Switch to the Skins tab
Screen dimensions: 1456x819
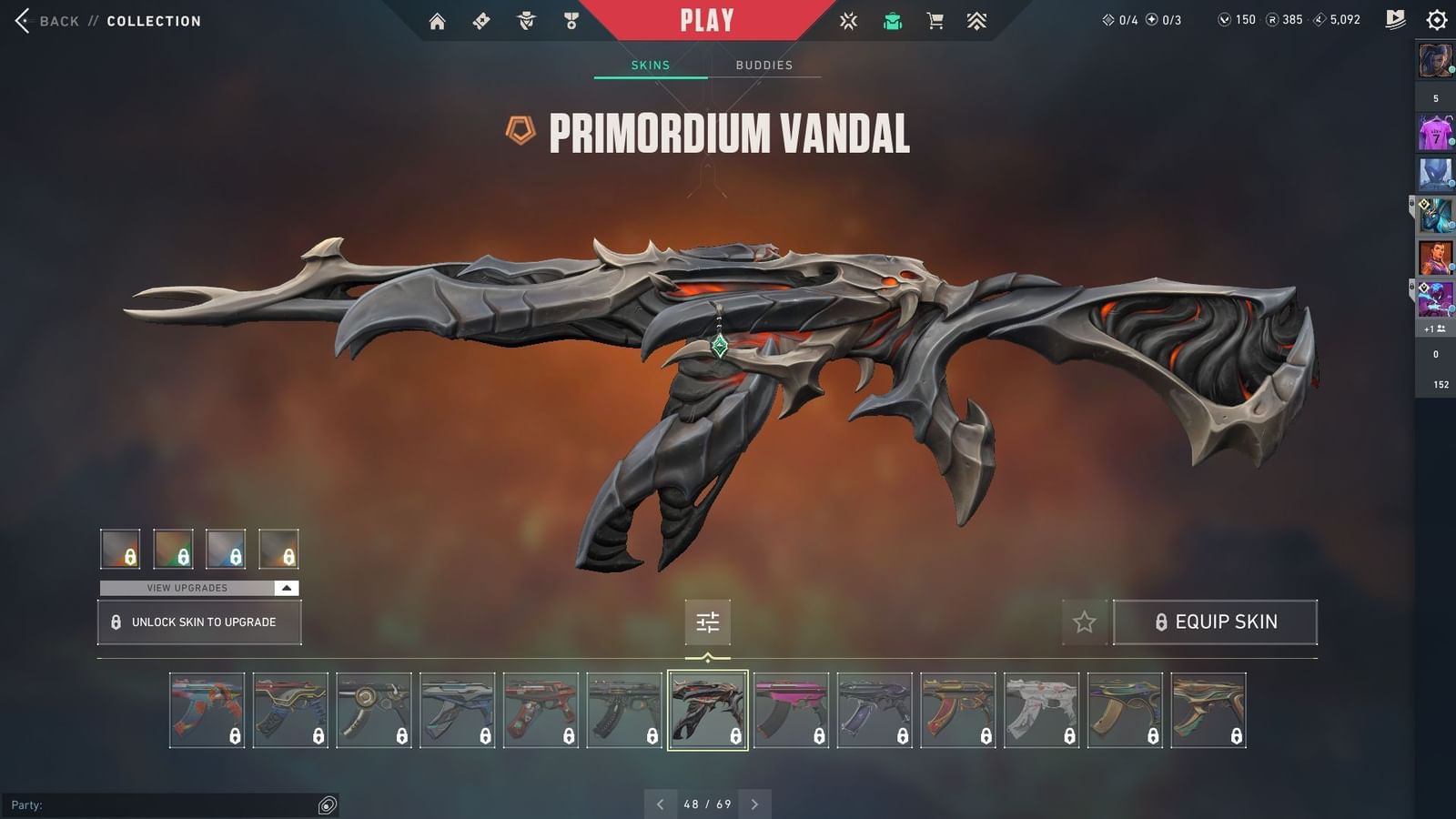click(x=651, y=65)
